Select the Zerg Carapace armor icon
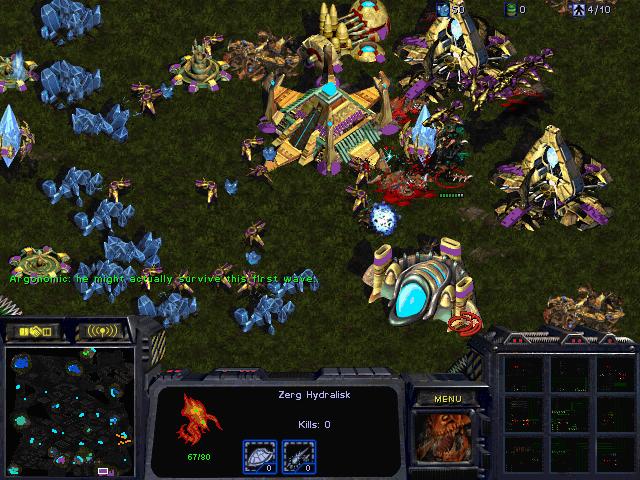 tap(260, 457)
